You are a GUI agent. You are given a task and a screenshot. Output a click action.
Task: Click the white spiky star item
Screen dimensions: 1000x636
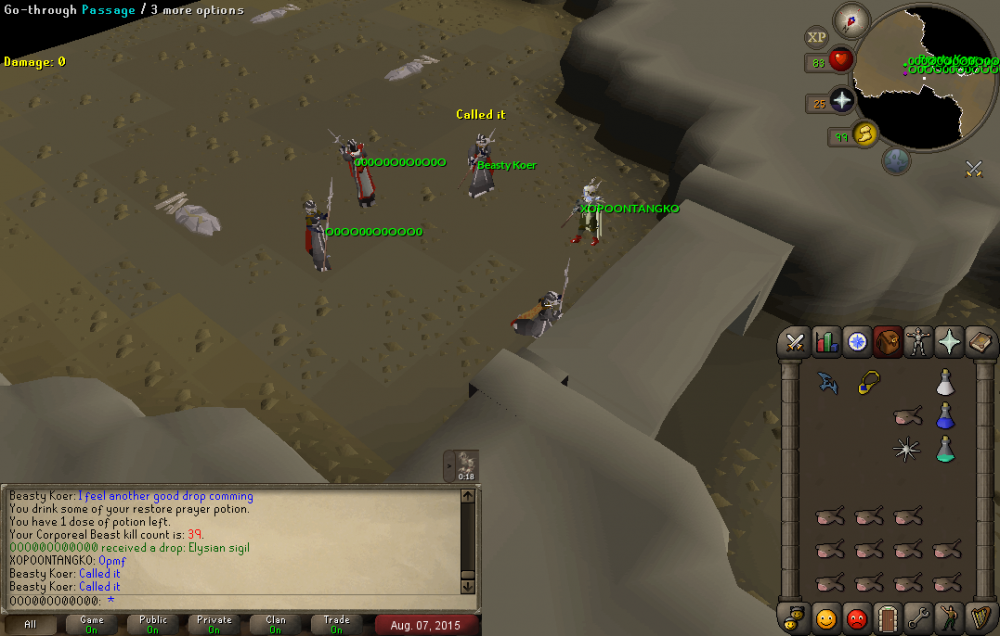(906, 450)
